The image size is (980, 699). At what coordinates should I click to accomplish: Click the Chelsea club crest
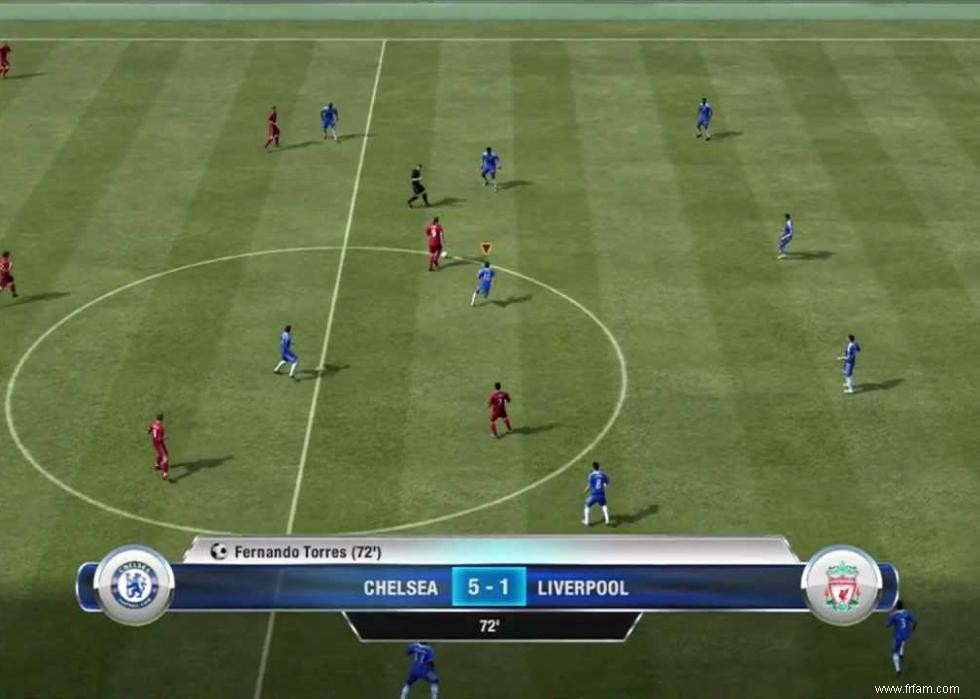point(134,586)
